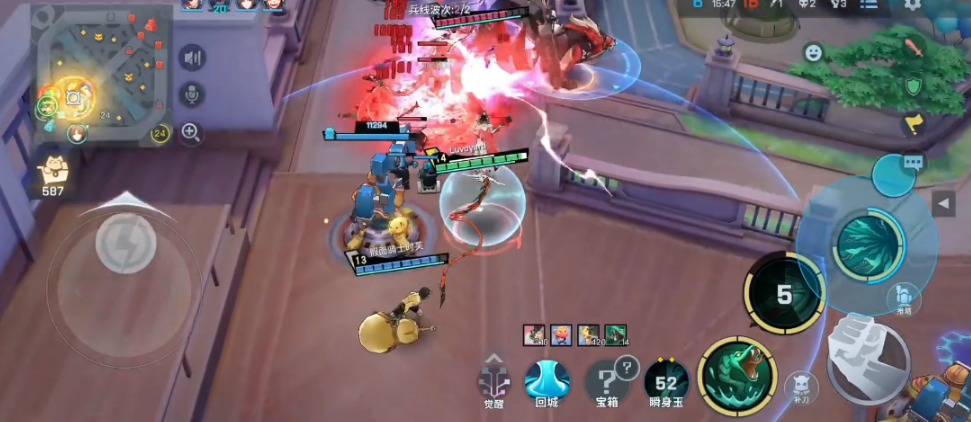Click the magnifier zoom button beside minimap
Screen dimensions: 971x422
coord(192,131)
